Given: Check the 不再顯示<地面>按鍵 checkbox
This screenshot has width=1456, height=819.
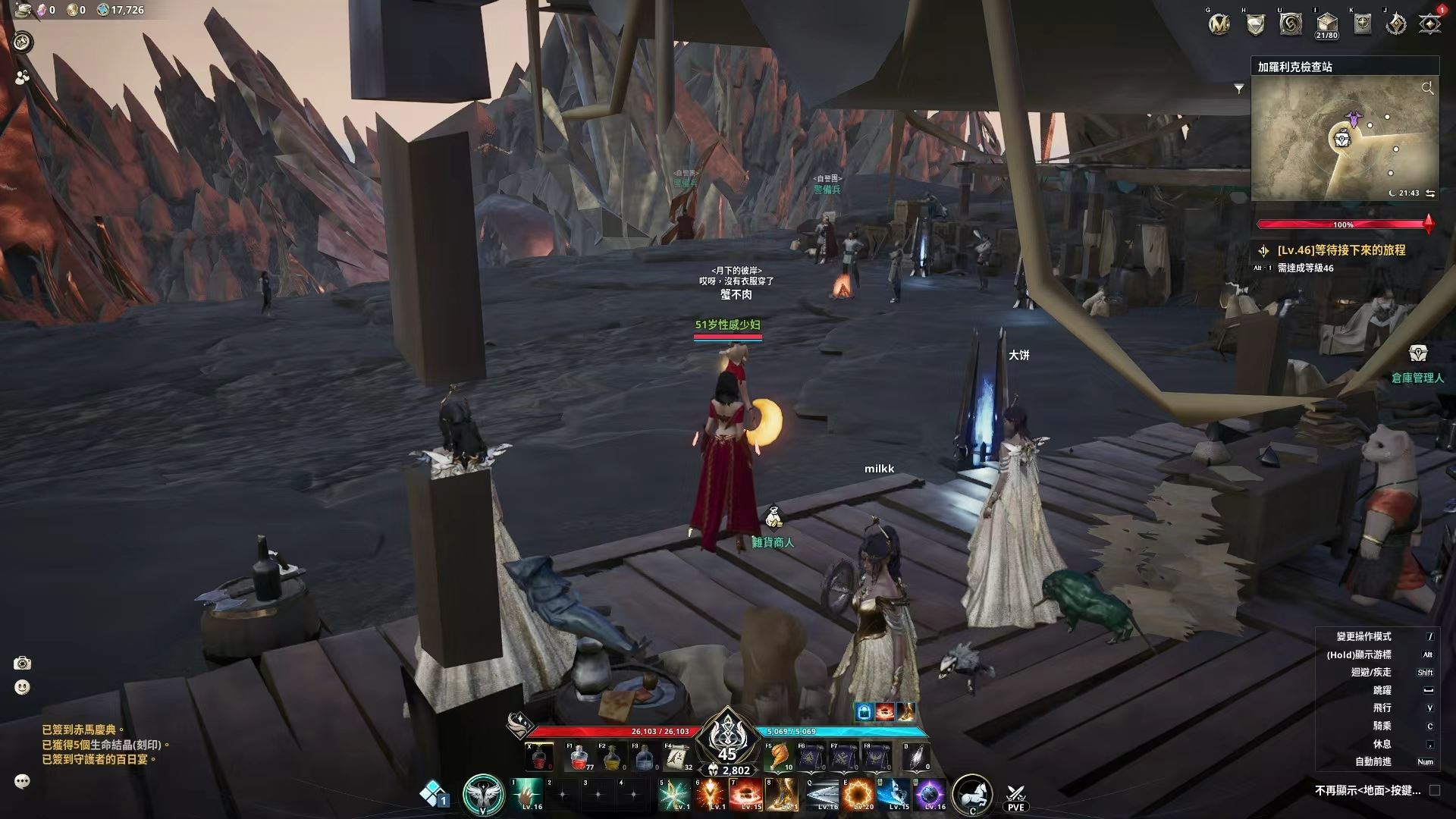Looking at the screenshot, I should click(1435, 790).
